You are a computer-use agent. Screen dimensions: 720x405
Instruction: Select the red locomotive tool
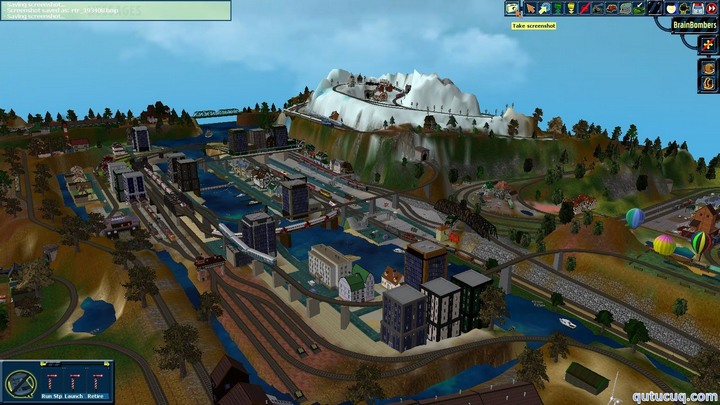pyautogui.click(x=611, y=8)
